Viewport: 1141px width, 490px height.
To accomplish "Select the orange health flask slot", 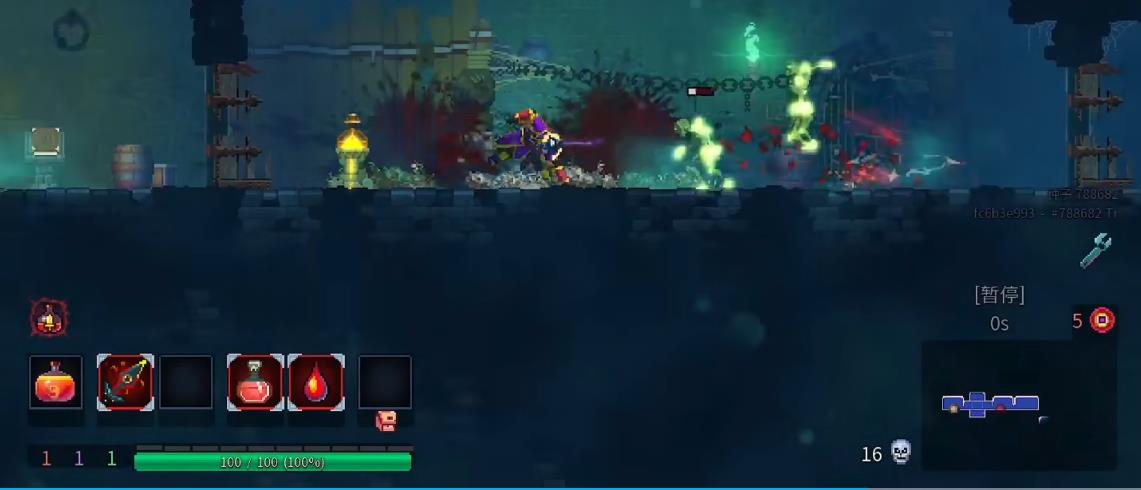I will click(x=56, y=383).
